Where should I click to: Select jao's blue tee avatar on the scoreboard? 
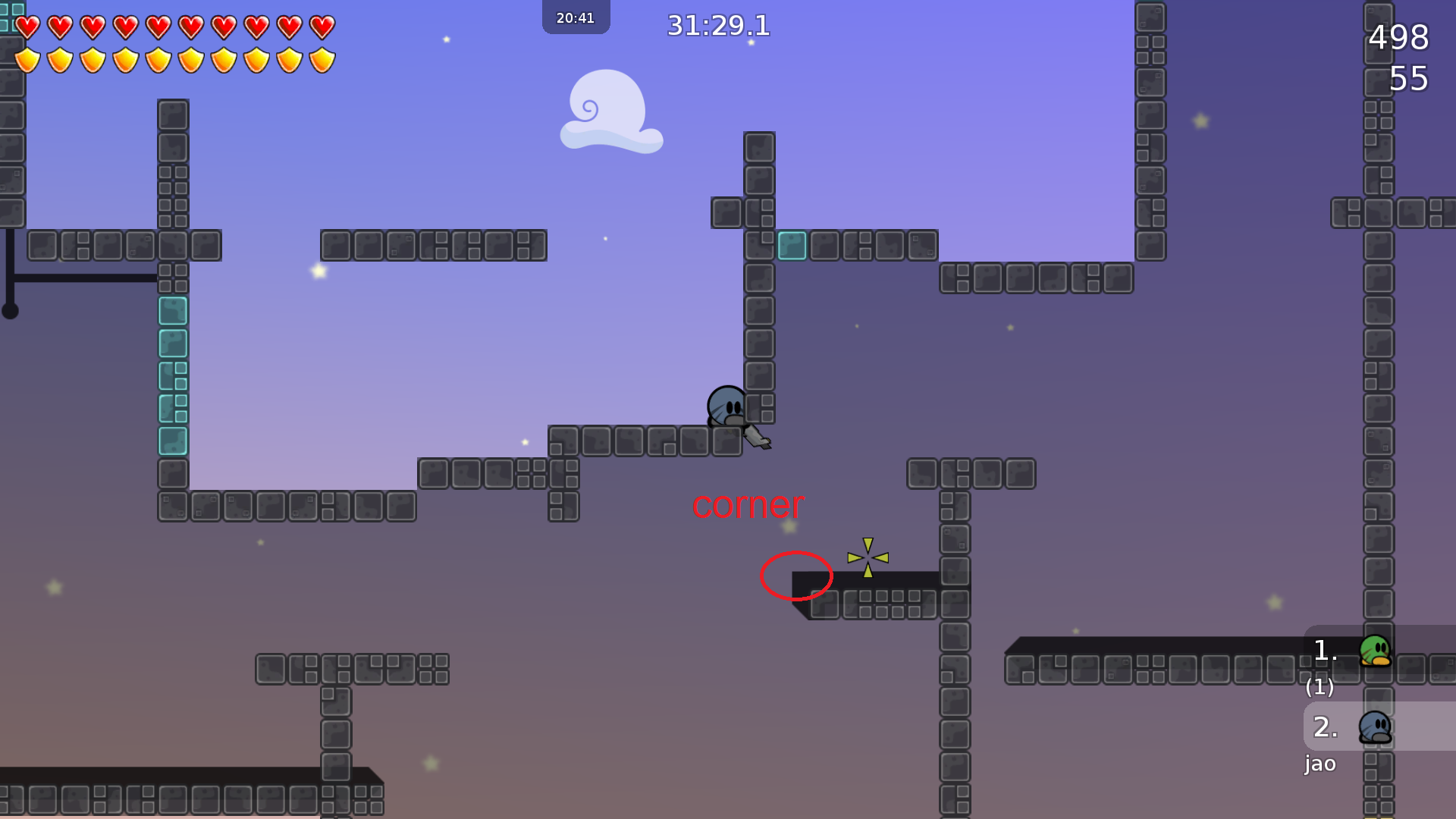pyautogui.click(x=1375, y=726)
